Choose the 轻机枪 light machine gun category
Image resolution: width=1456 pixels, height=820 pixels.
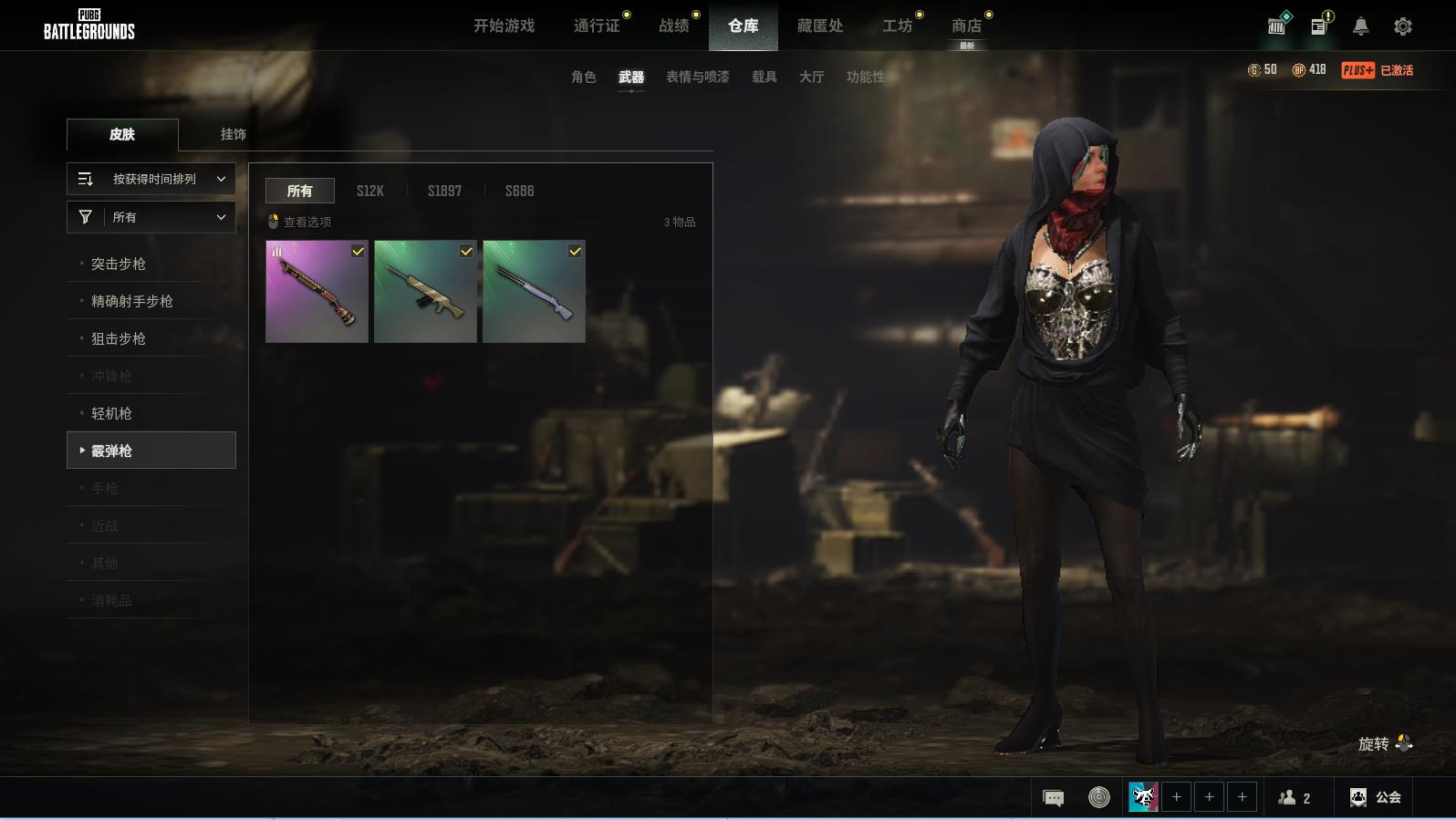pos(111,413)
